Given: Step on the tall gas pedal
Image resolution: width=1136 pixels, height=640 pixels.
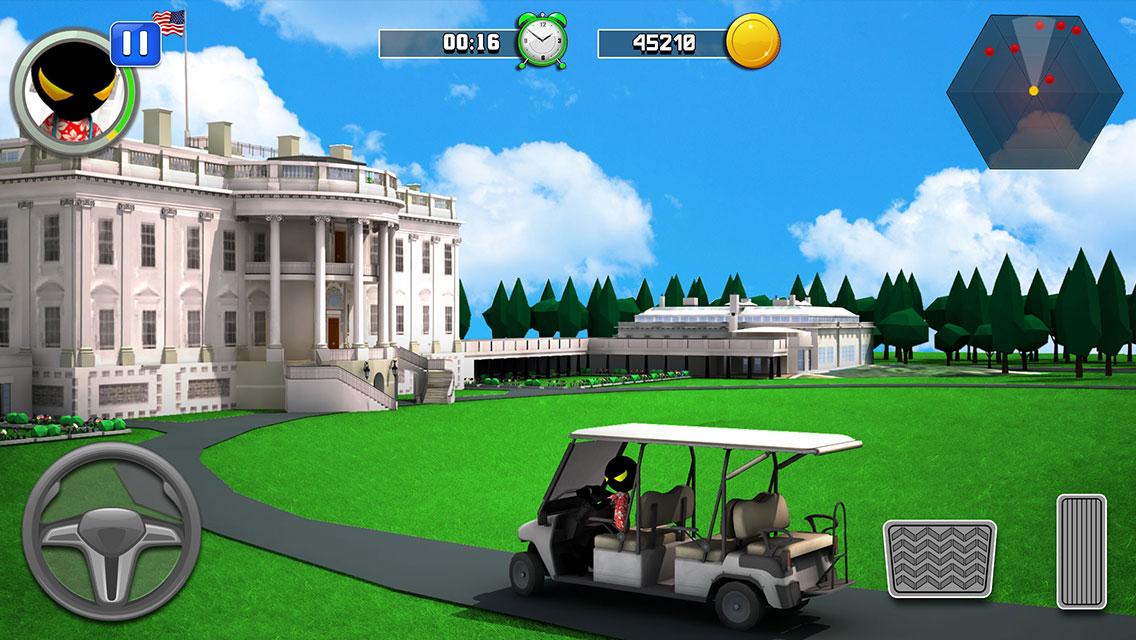Looking at the screenshot, I should [1081, 551].
